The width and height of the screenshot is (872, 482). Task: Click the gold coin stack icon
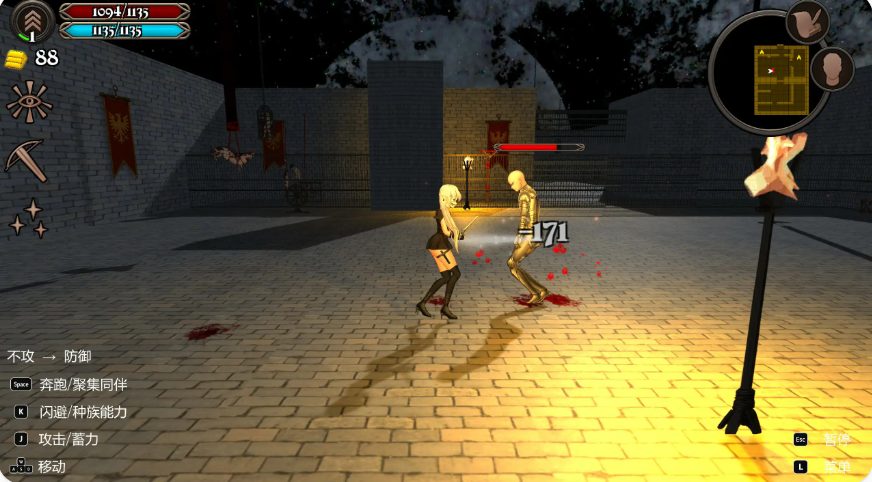16,58
